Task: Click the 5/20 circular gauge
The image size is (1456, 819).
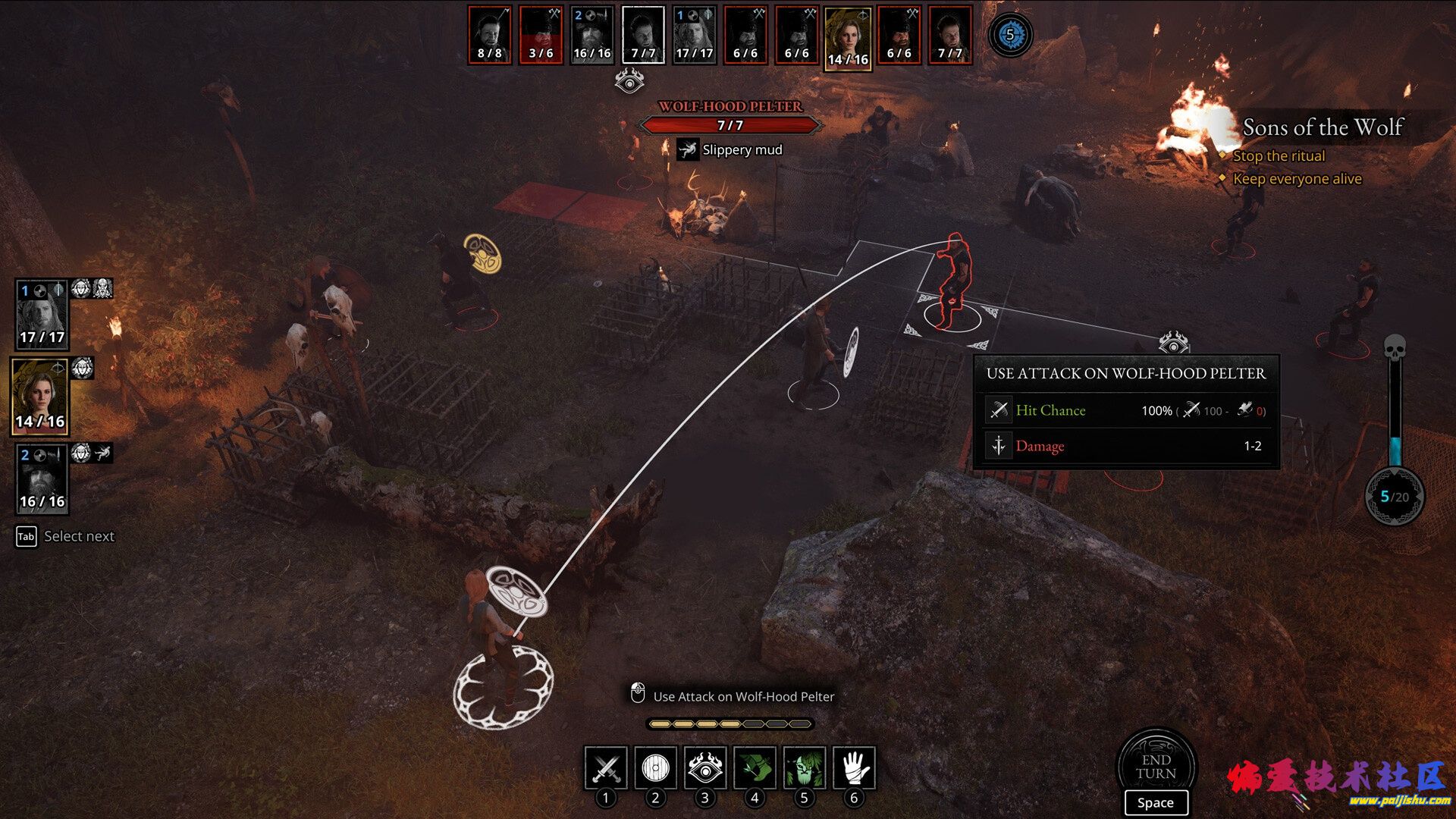Action: point(1395,497)
